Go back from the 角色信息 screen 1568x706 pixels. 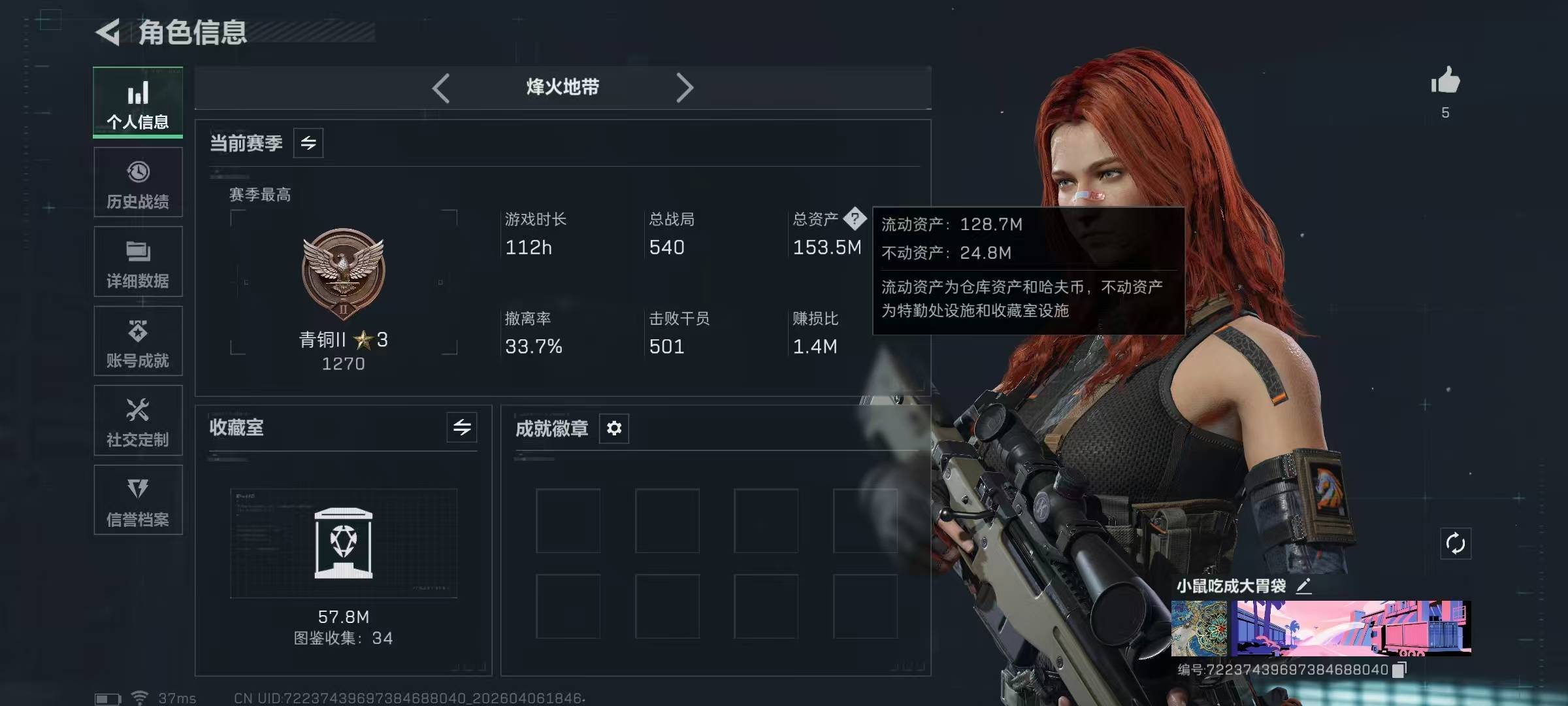[108, 32]
